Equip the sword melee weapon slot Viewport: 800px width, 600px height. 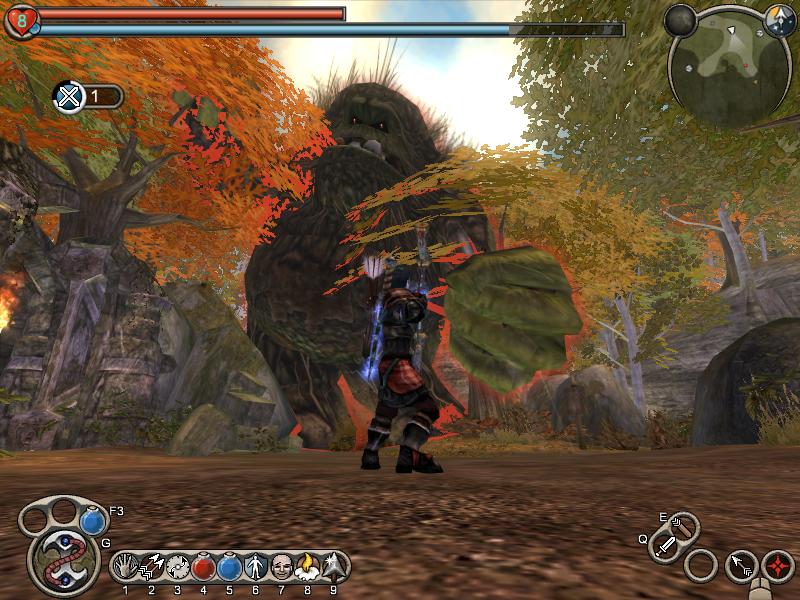pyautogui.click(x=666, y=546)
